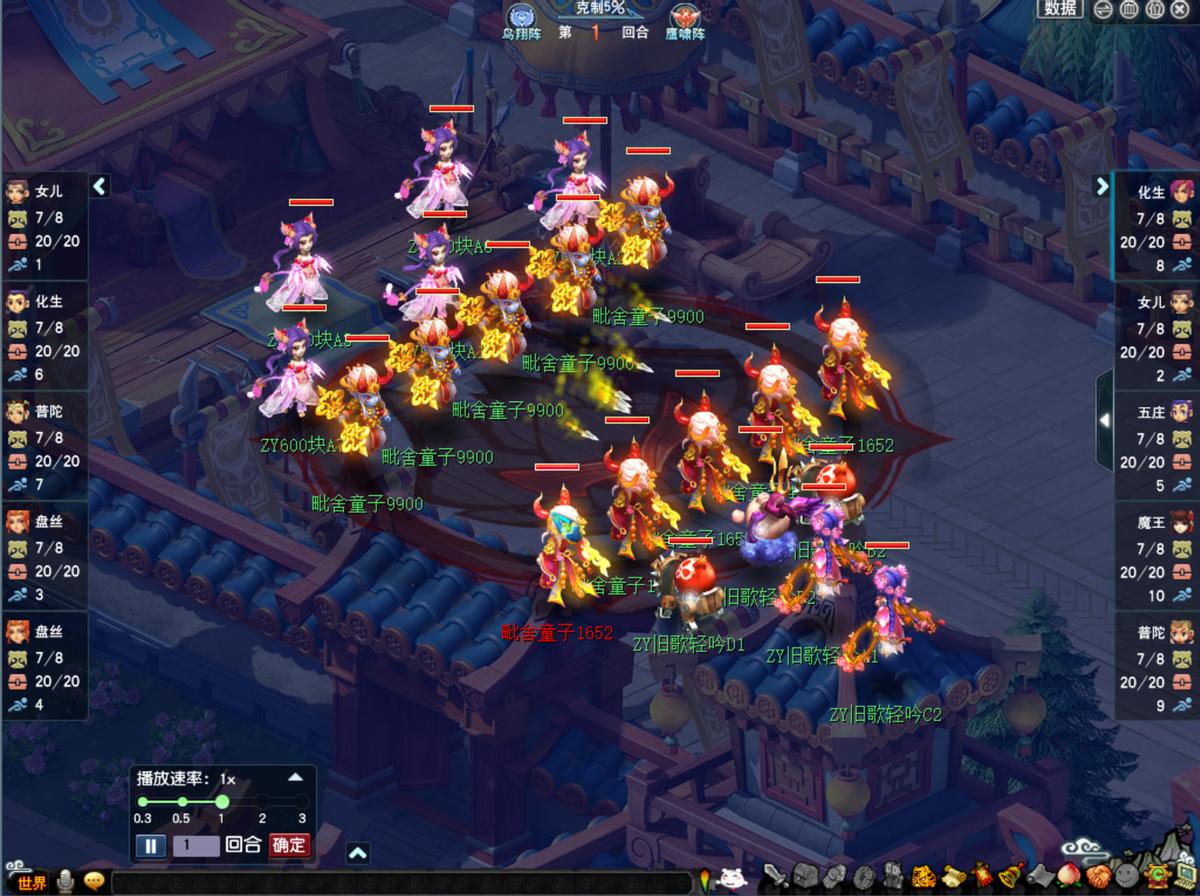Confirm the round jump with 确定

coord(288,845)
